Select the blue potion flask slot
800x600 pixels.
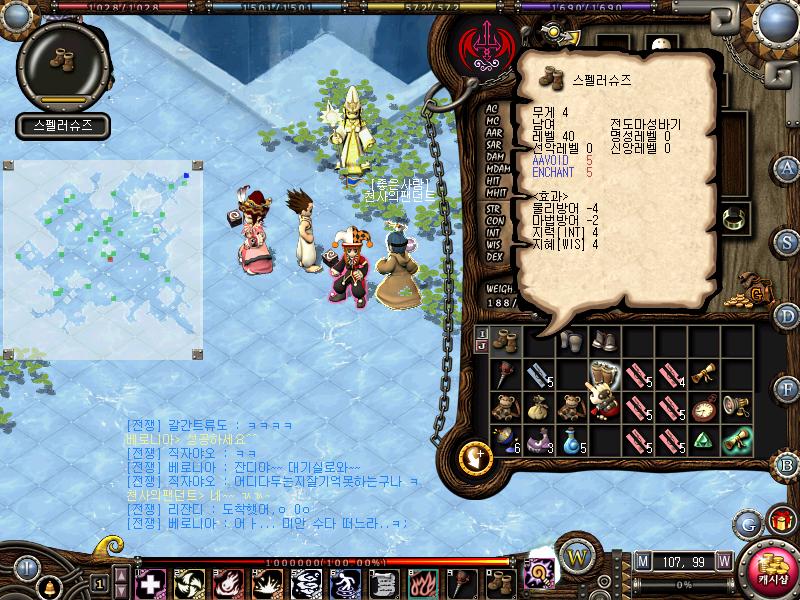tap(569, 439)
